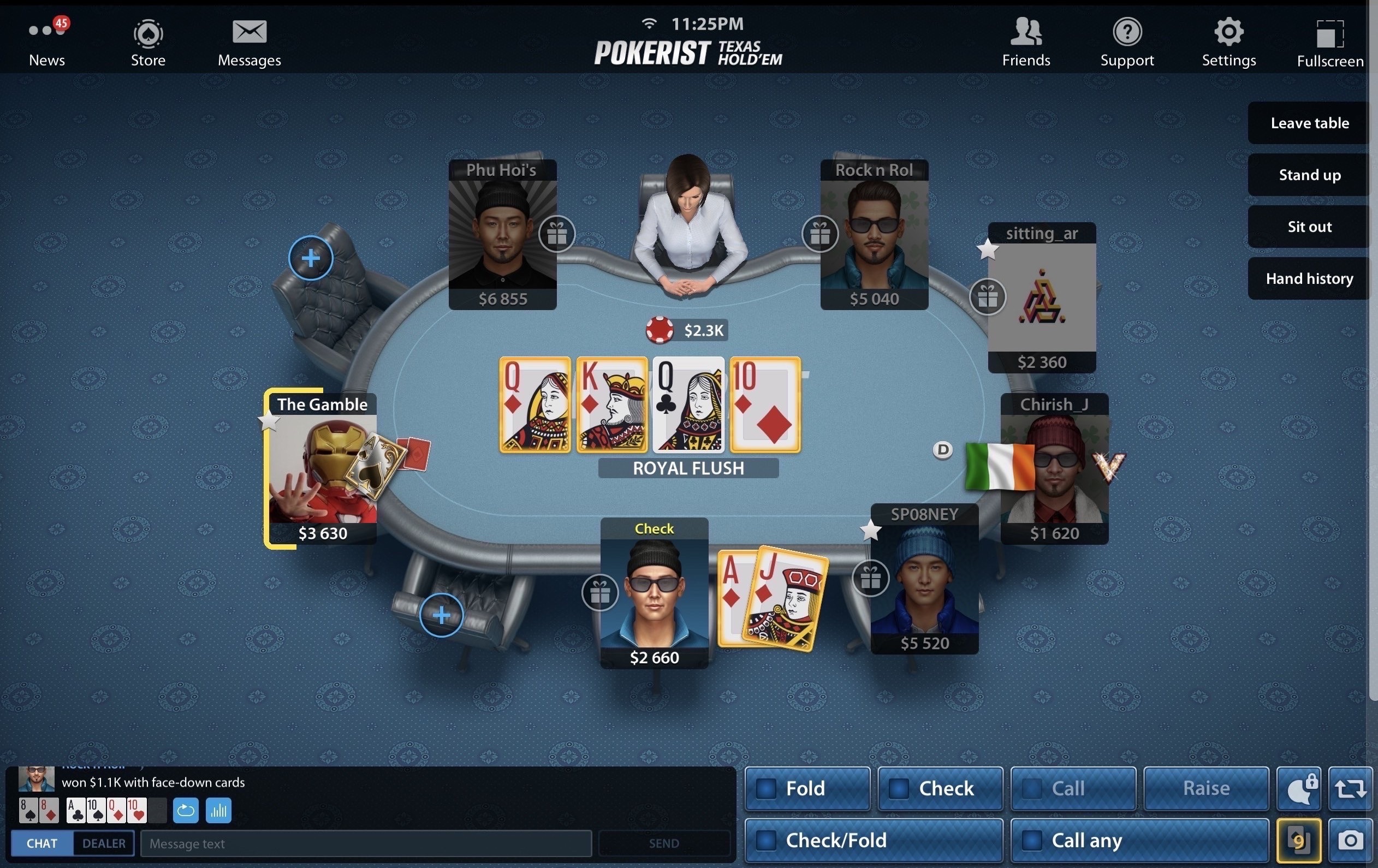The height and width of the screenshot is (868, 1378).
Task: Open the News menu
Action: pyautogui.click(x=47, y=43)
